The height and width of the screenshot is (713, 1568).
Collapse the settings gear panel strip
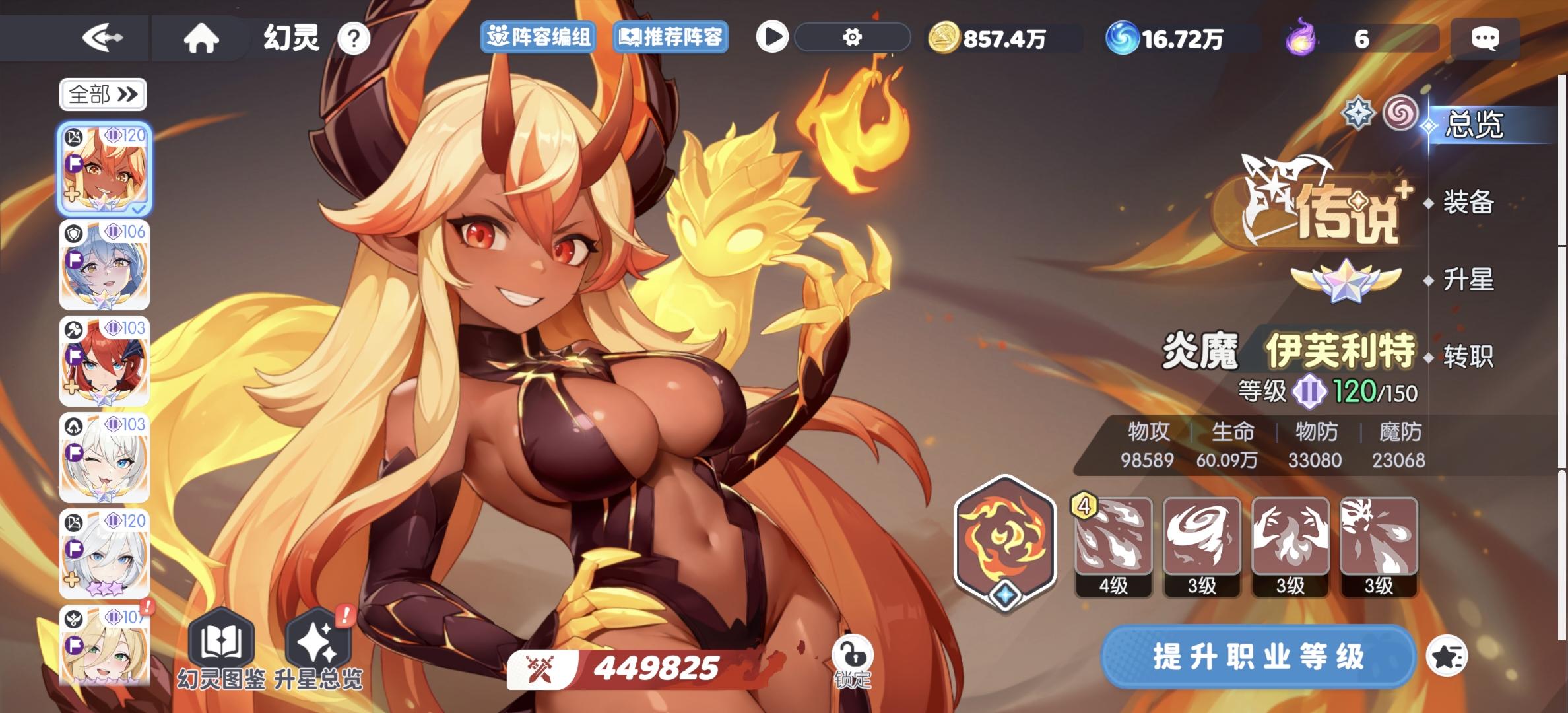tap(853, 38)
